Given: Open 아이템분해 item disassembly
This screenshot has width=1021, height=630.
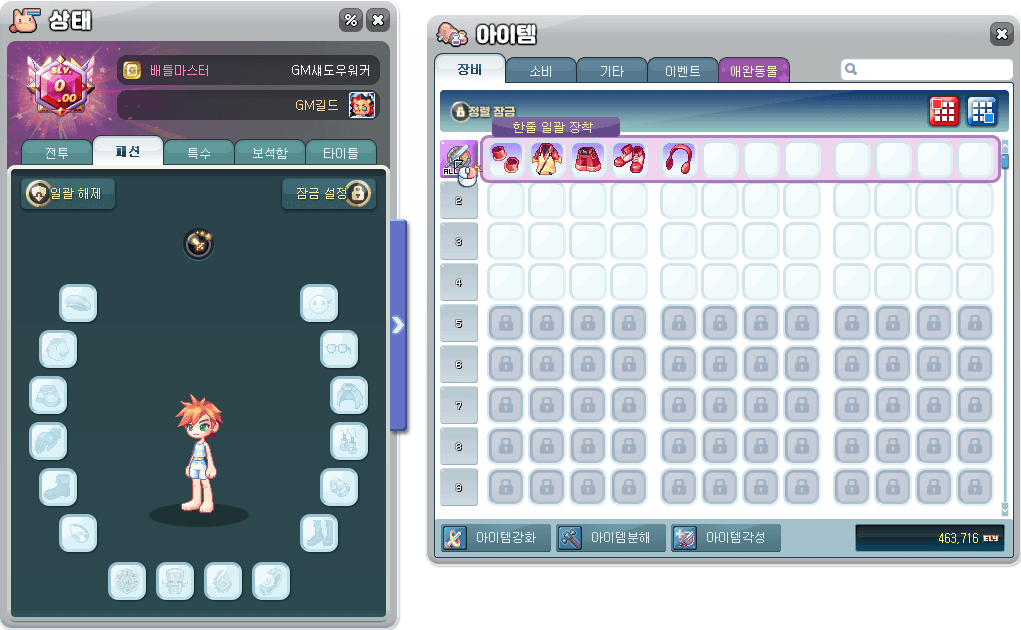Looking at the screenshot, I should [x=608, y=538].
